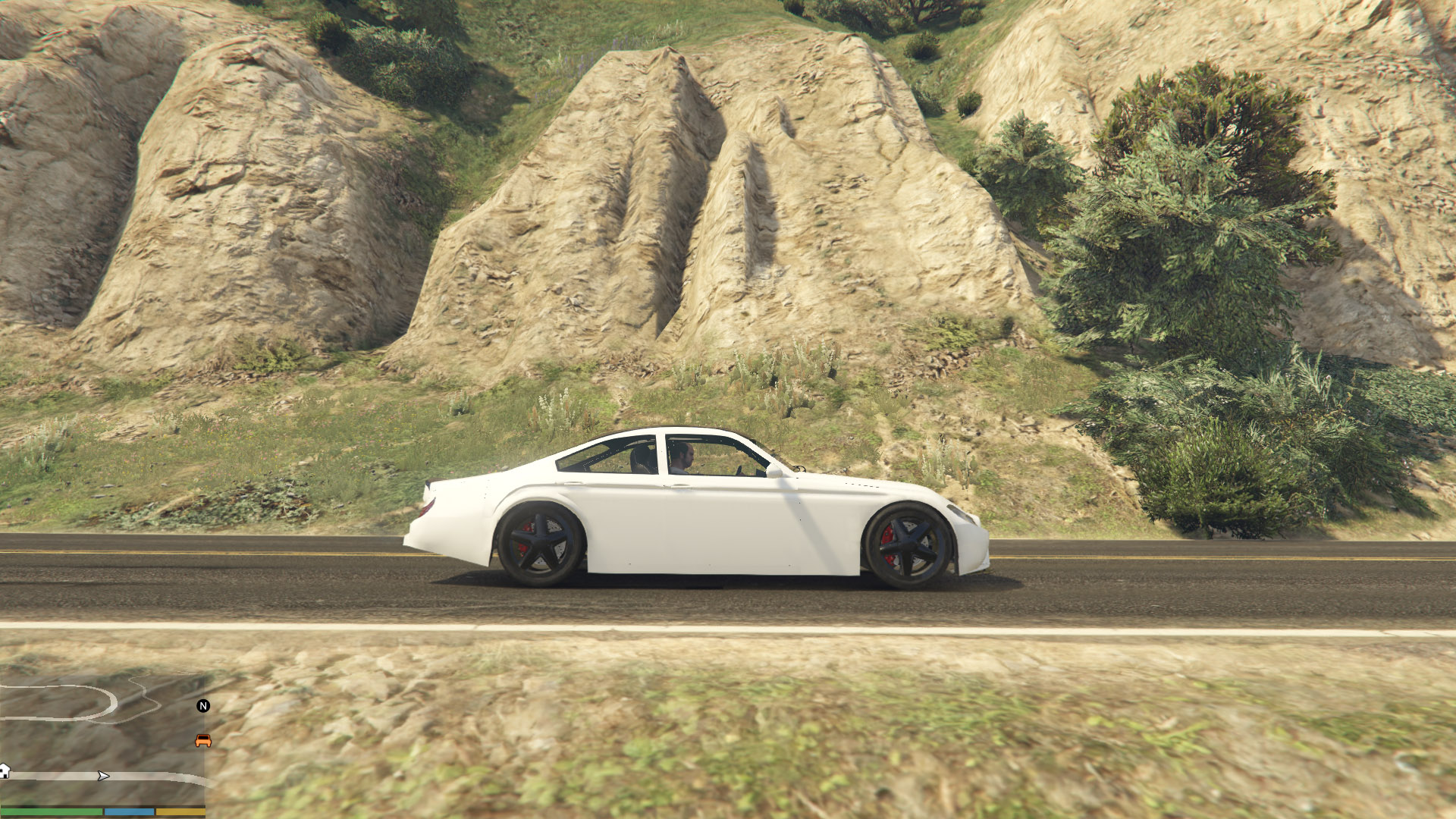Select the white house blip

(5, 771)
